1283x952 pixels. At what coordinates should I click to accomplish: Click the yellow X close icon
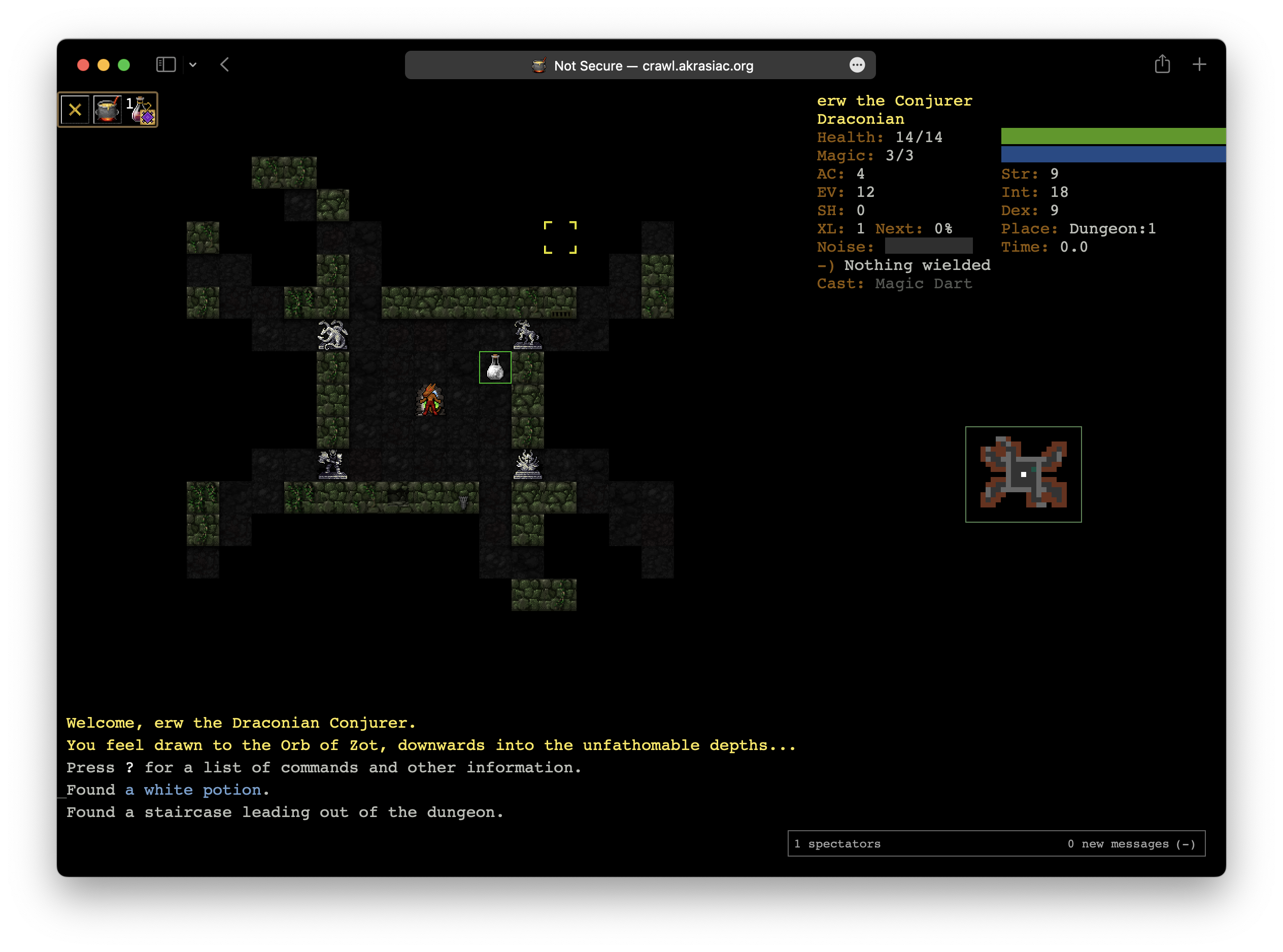tap(75, 110)
